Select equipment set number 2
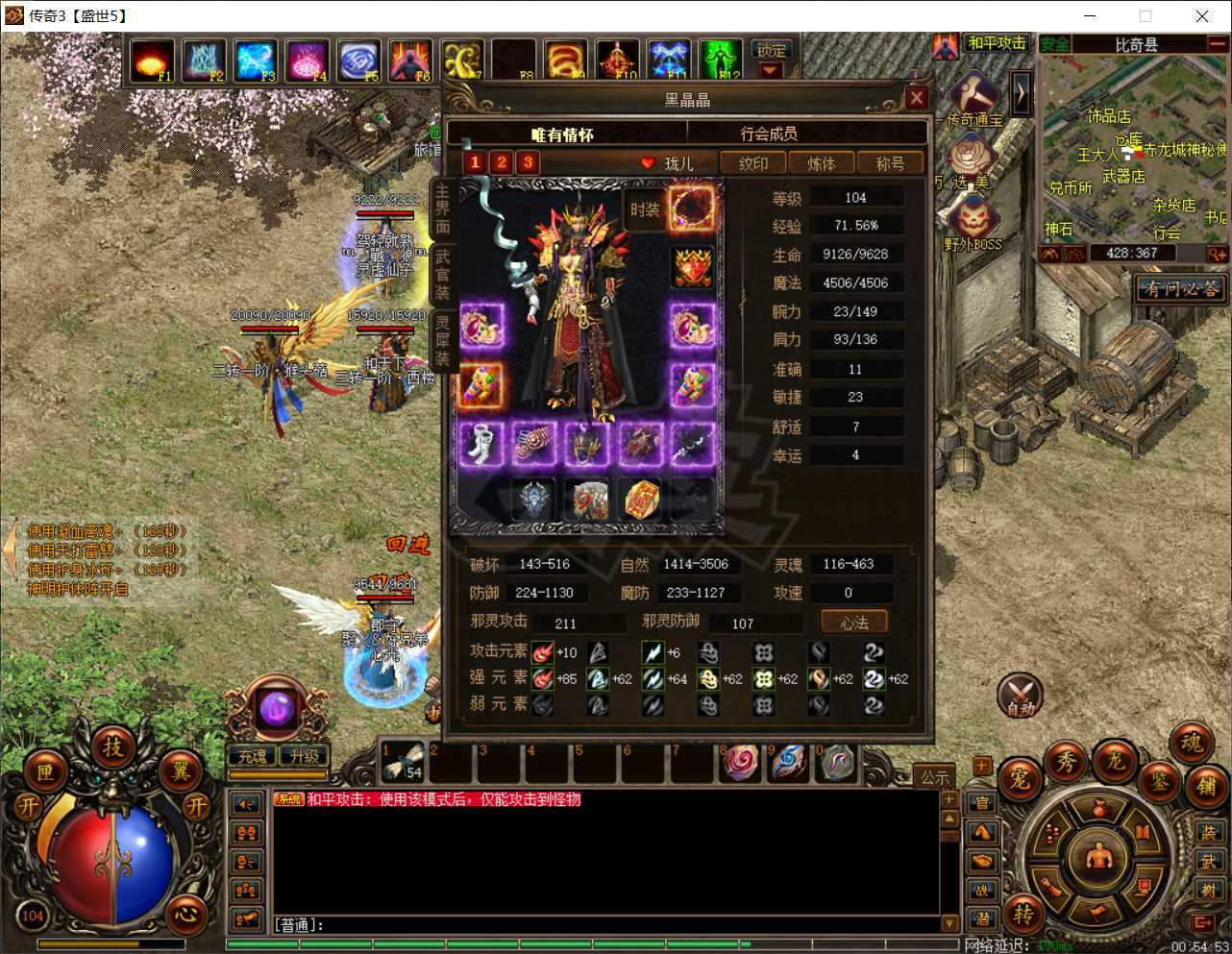The width and height of the screenshot is (1232, 954). click(x=501, y=162)
